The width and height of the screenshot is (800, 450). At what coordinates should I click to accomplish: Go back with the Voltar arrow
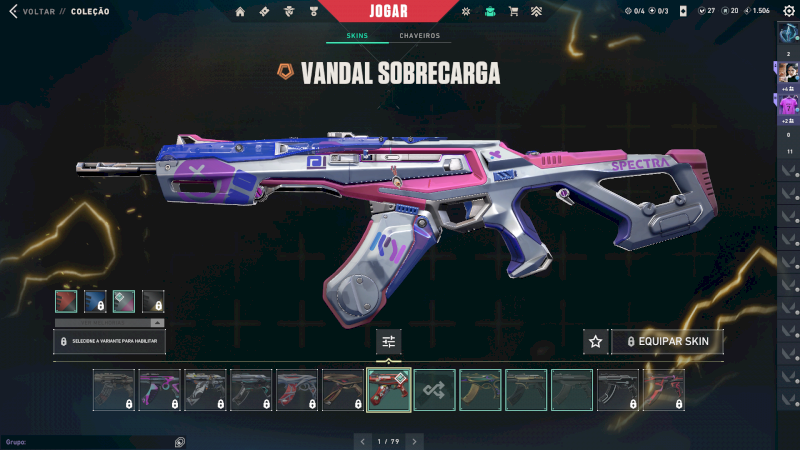click(x=13, y=11)
